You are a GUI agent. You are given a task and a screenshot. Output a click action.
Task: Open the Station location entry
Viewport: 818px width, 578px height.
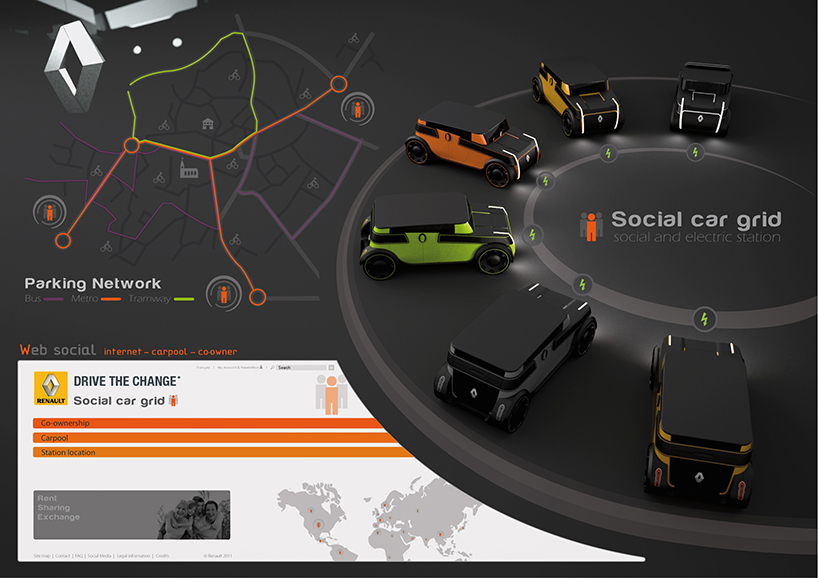200,453
